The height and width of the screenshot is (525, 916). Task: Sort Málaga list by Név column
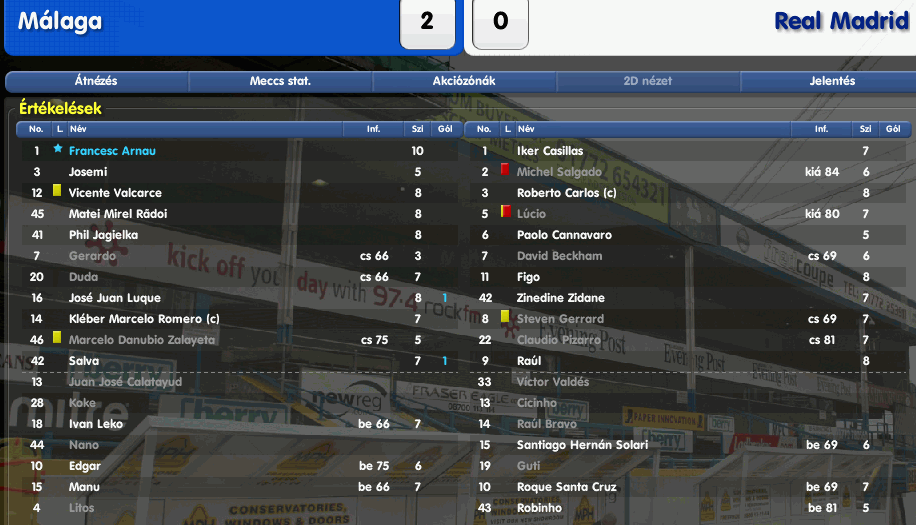(x=80, y=129)
